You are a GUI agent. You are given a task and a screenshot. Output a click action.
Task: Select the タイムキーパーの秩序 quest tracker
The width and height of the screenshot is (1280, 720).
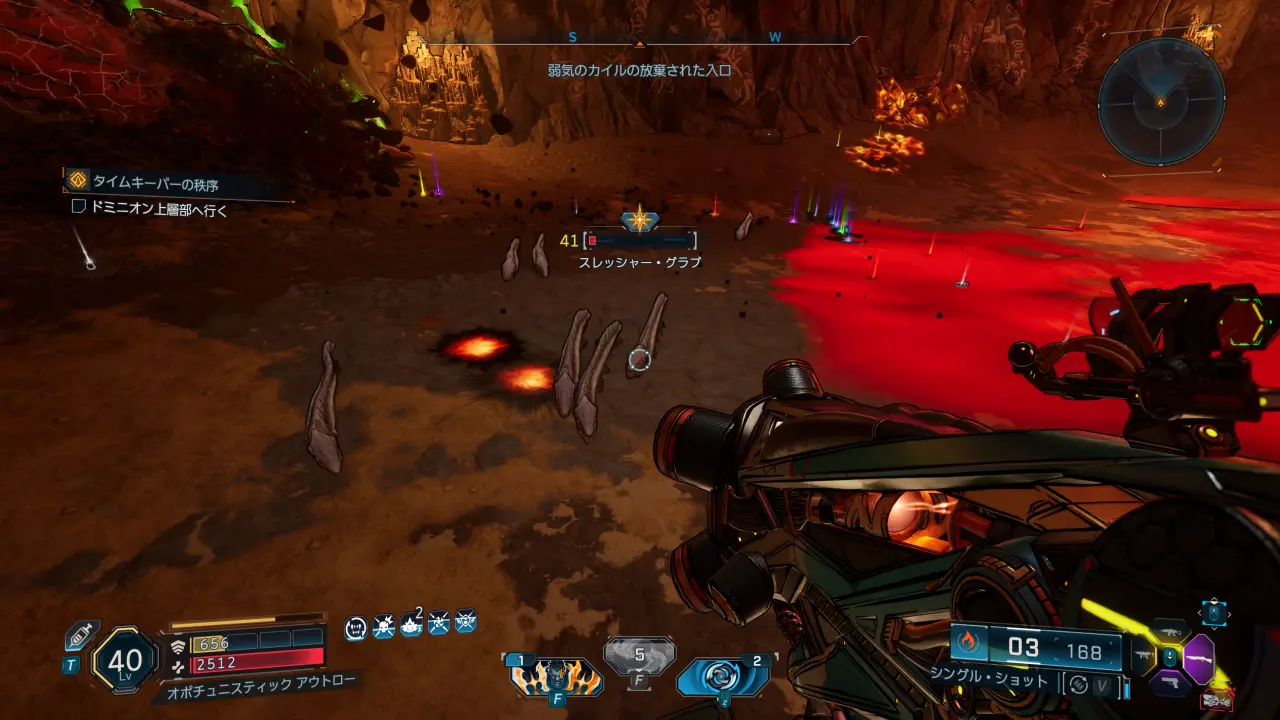[x=155, y=183]
